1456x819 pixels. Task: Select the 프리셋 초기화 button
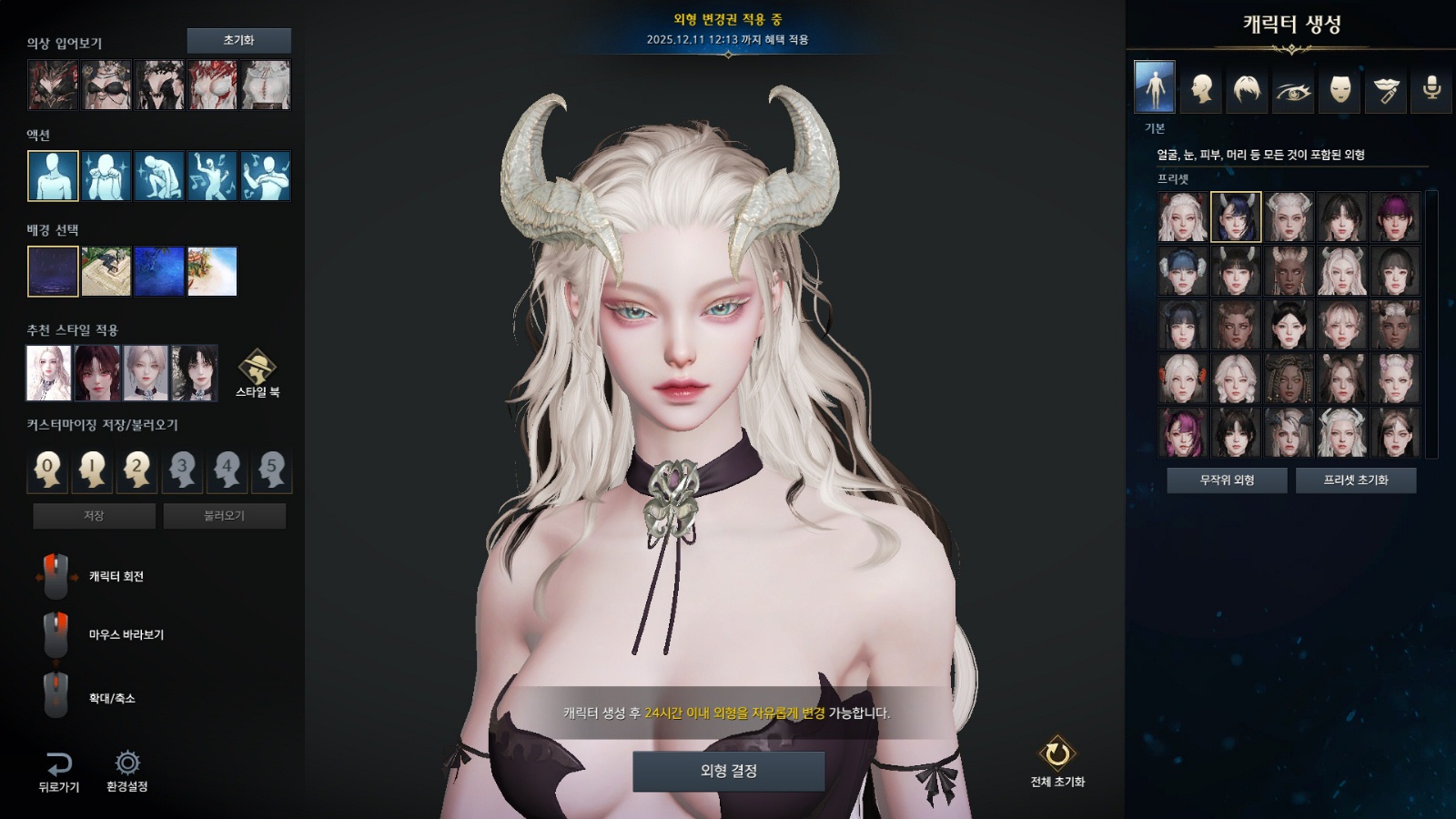click(x=1355, y=480)
